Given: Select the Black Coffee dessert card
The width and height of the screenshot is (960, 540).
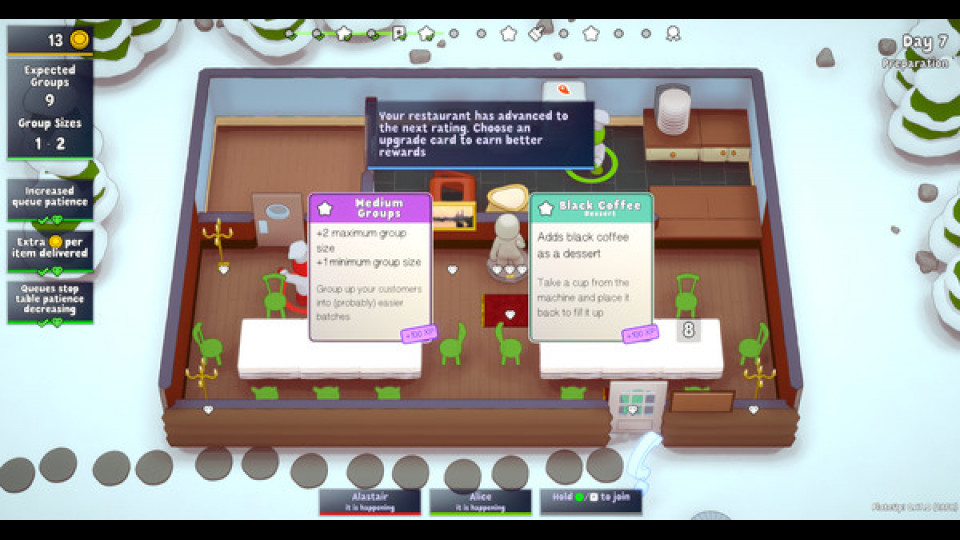Looking at the screenshot, I should point(591,267).
